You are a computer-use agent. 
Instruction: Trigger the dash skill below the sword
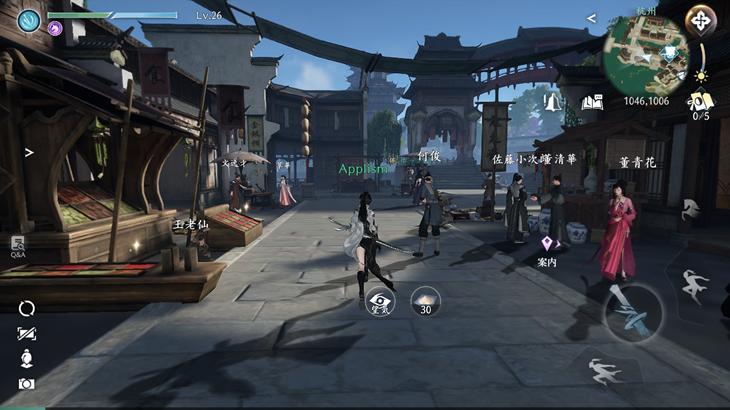pos(605,369)
